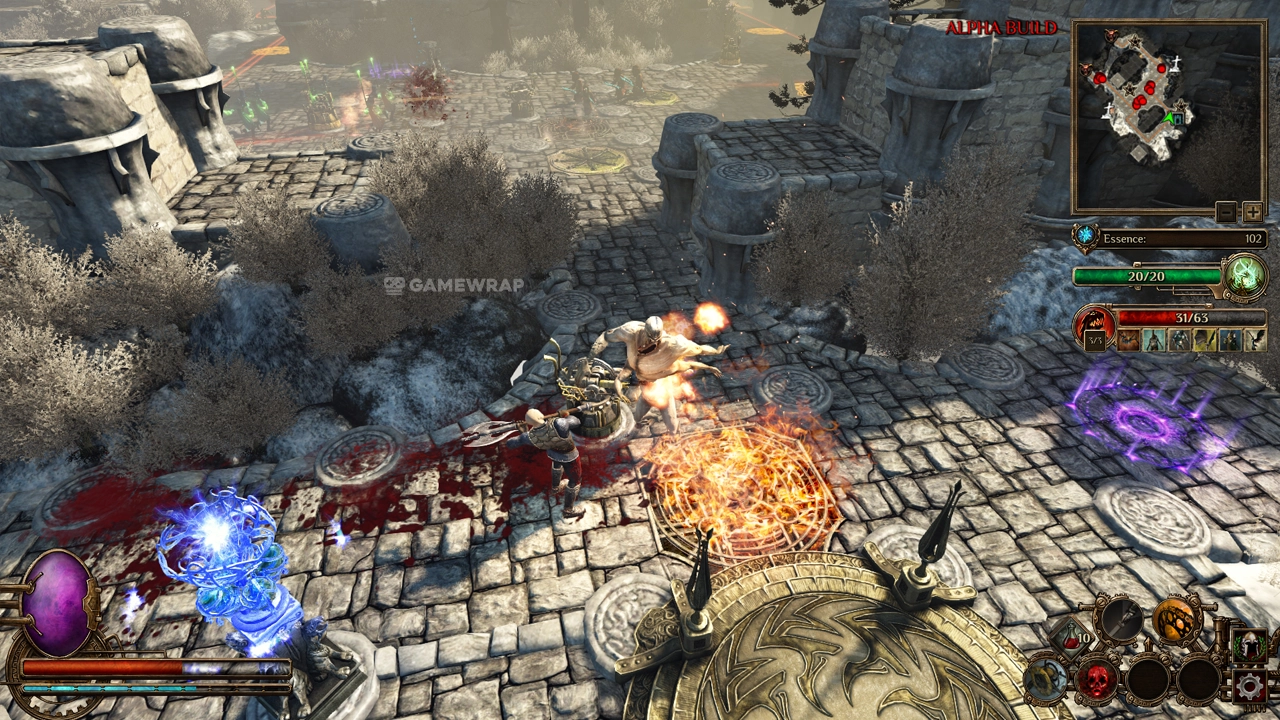Select the orange tentacle skill
The width and height of the screenshot is (1280, 720).
(x=1174, y=621)
